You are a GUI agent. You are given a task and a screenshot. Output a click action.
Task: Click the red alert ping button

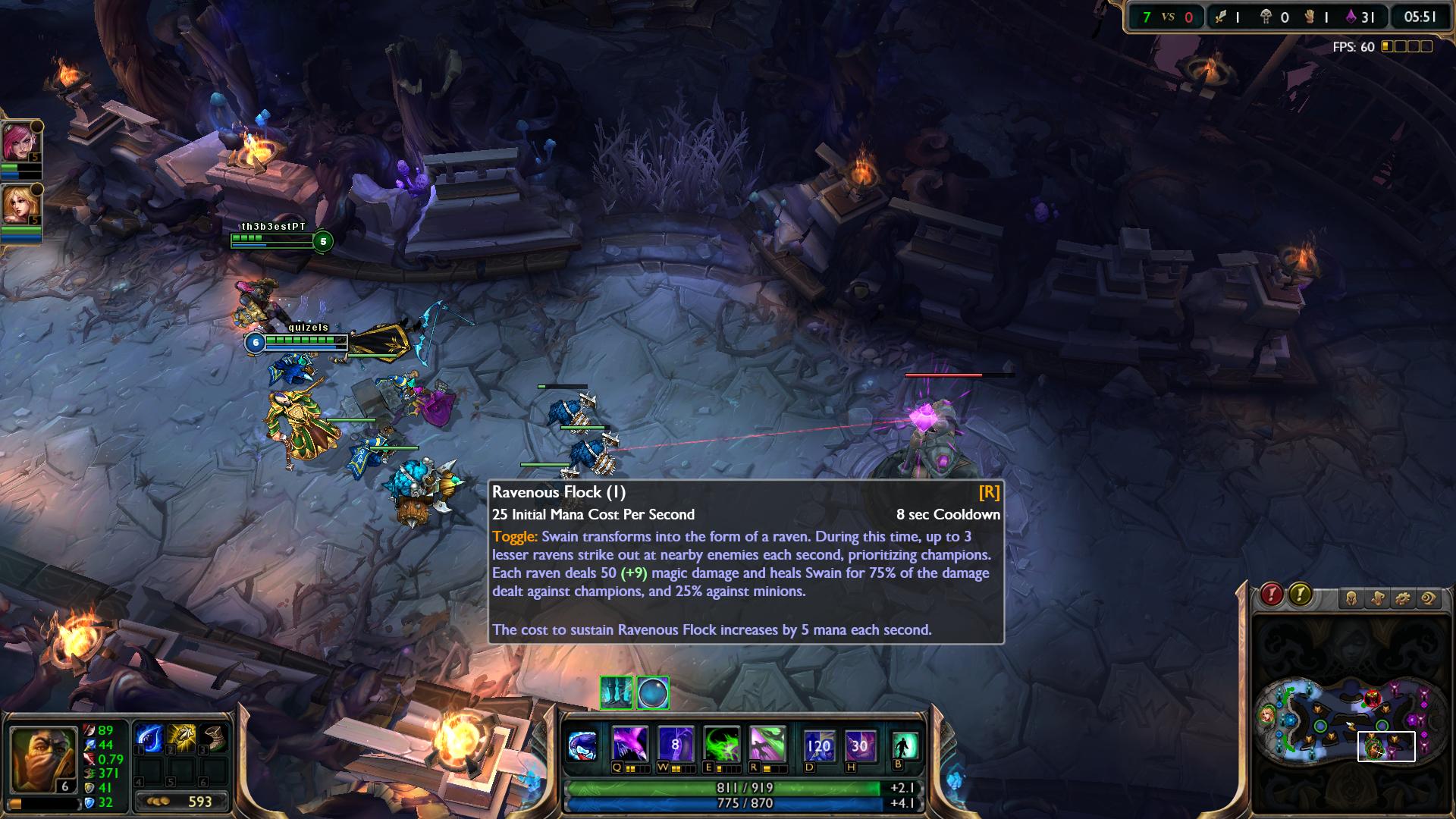[x=1272, y=595]
